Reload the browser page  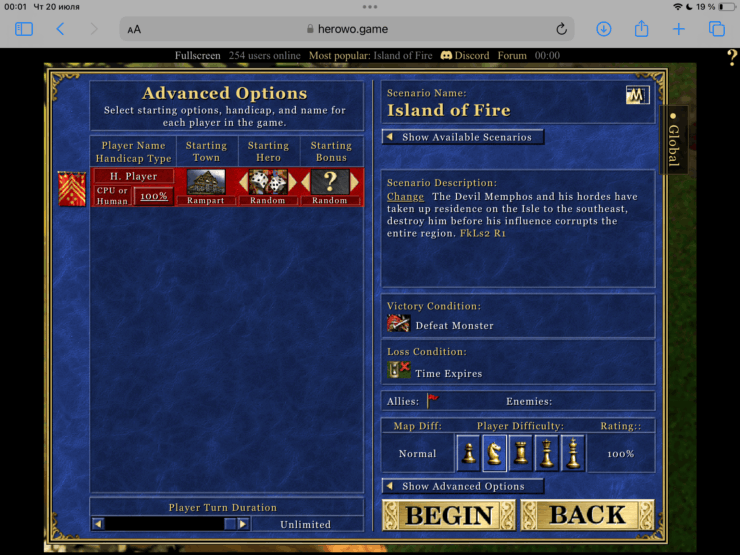click(x=562, y=29)
